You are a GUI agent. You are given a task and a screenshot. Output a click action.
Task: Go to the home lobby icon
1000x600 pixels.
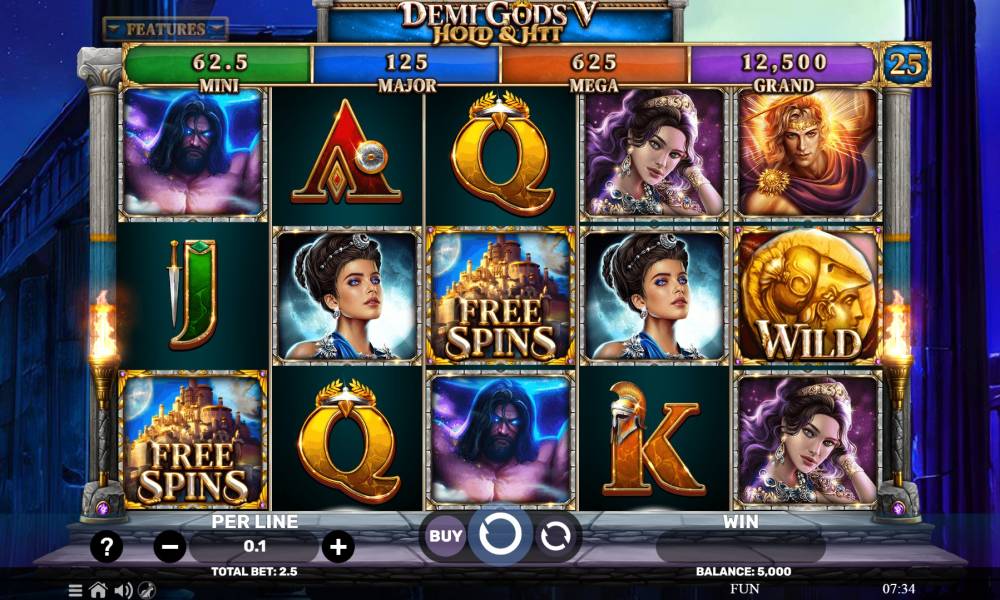point(98,590)
